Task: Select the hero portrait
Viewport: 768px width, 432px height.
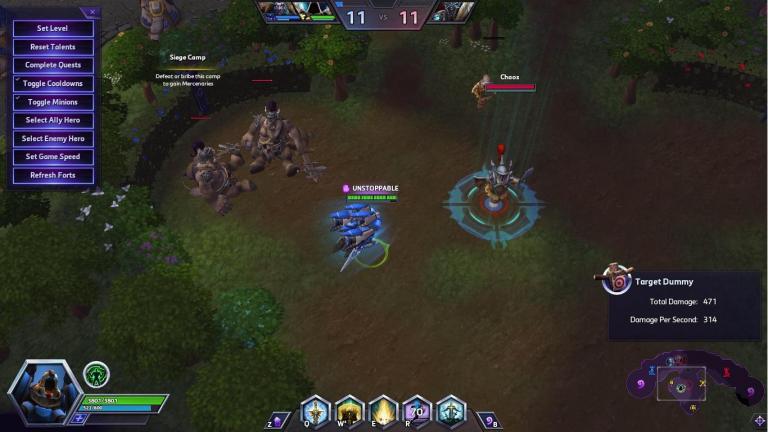Action: click(x=45, y=391)
